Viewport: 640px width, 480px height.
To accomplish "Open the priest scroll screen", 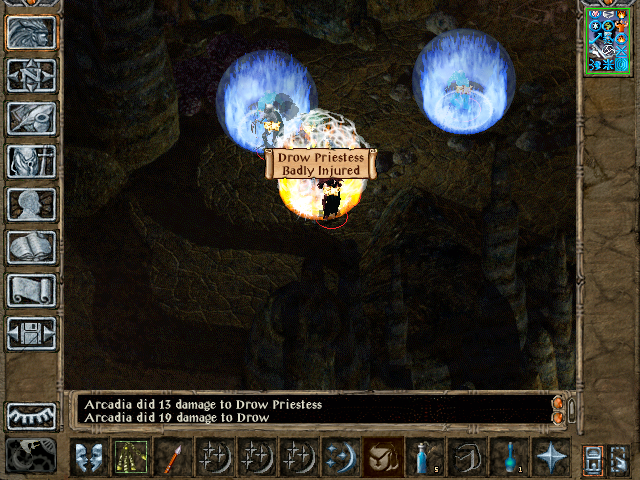I will 31,290.
